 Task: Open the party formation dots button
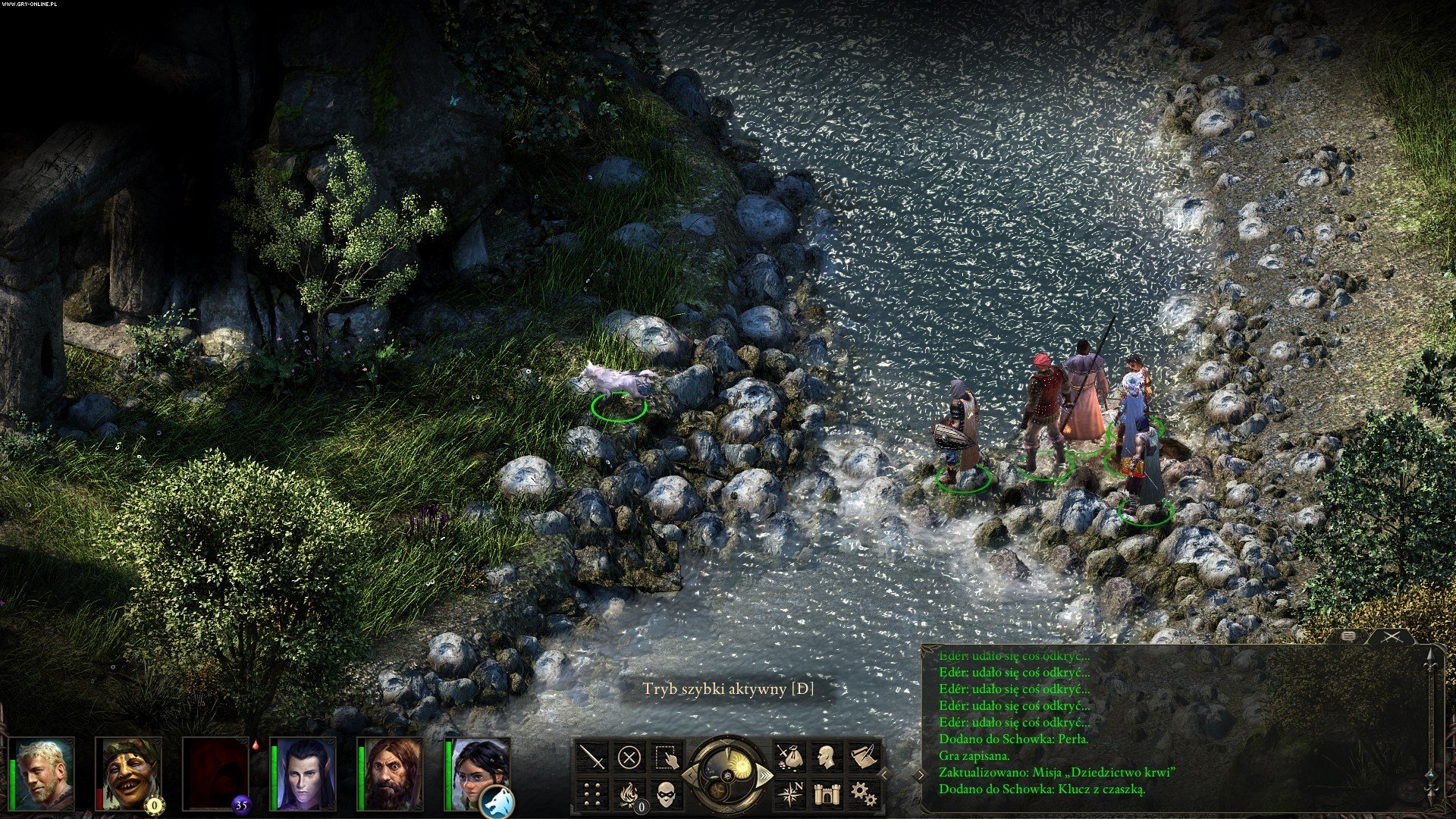(592, 794)
